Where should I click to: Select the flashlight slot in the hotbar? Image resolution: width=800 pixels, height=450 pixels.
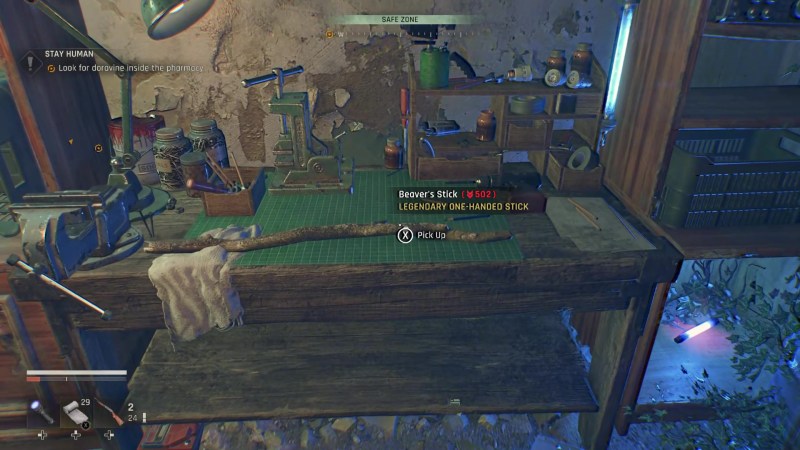(42, 411)
